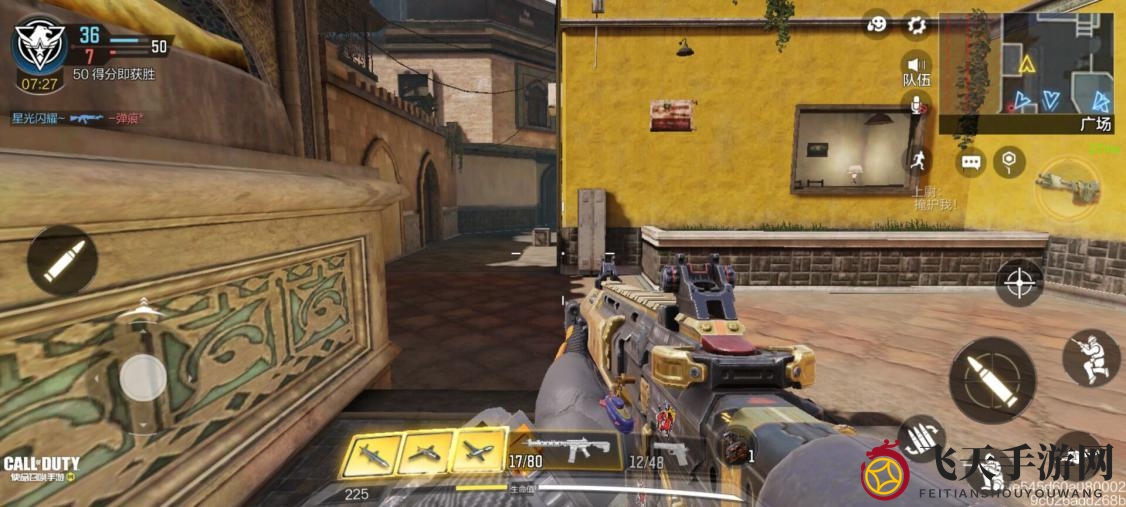Viewport: 1126px width, 507px height.
Task: Fire using the large right bullet button
Action: point(992,379)
